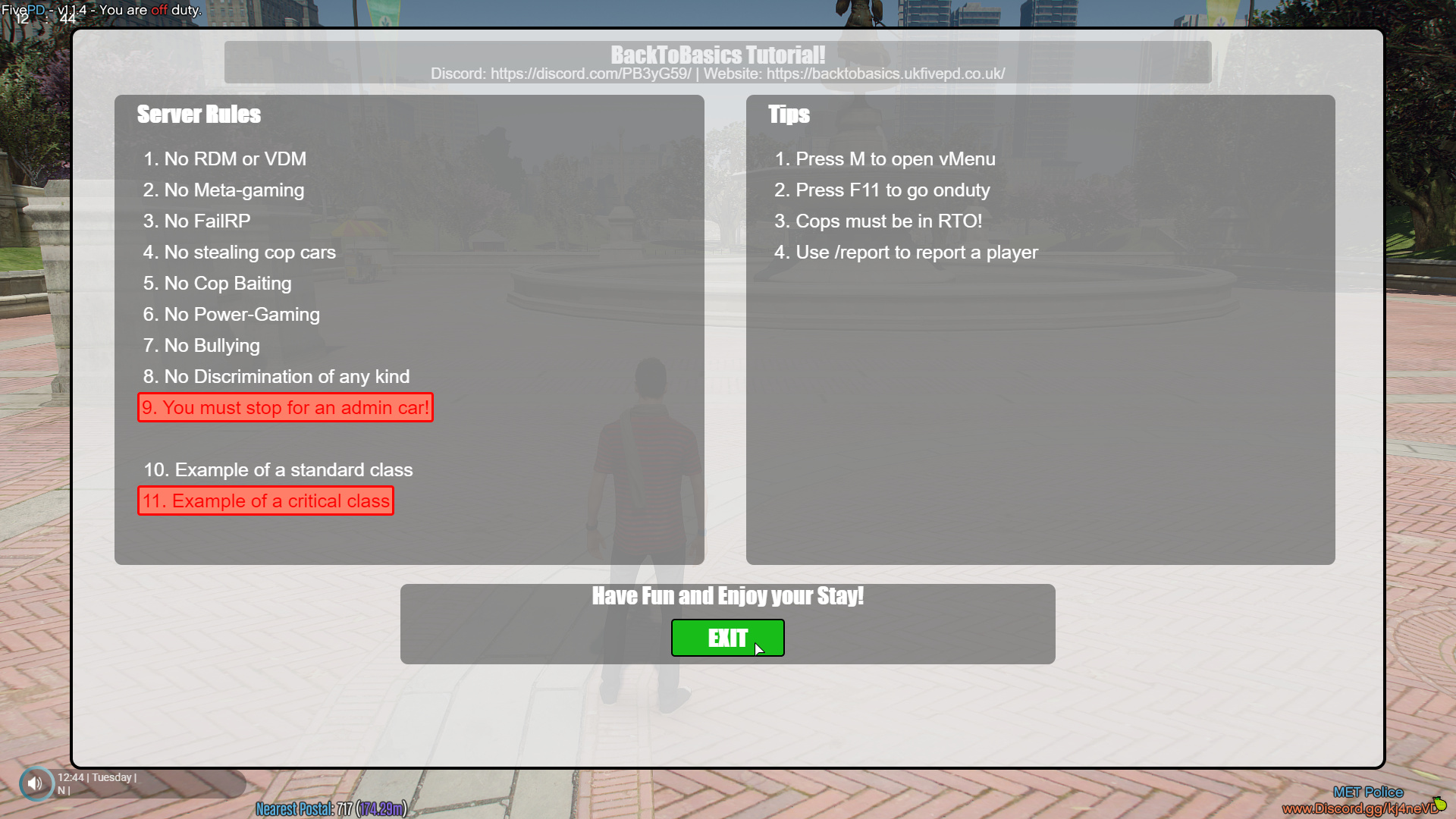Select tip 4 about using /report
The image size is (1456, 819).
906,253
